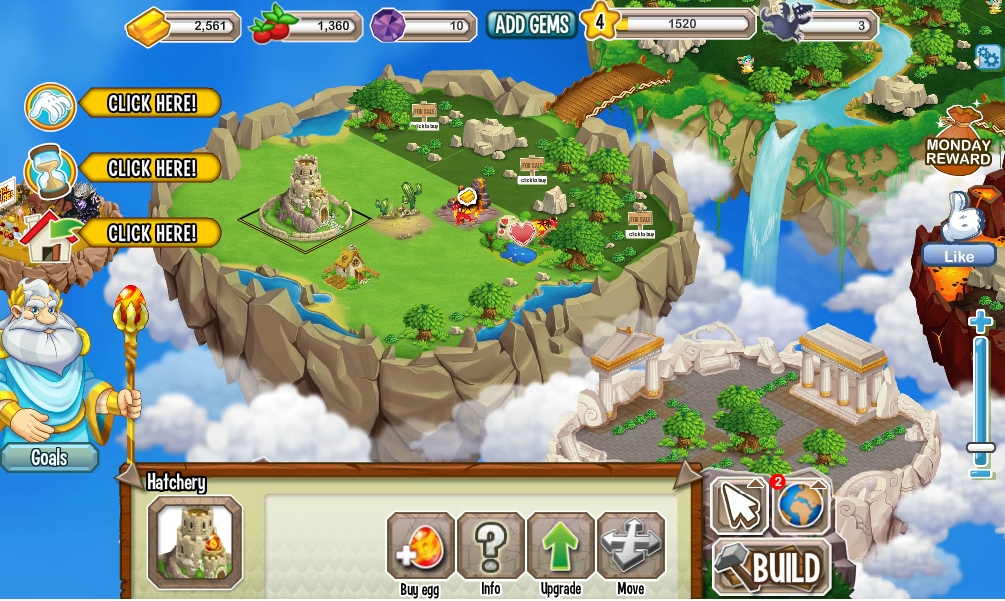Zoom out with the slider's minus button

pyautogui.click(x=980, y=472)
